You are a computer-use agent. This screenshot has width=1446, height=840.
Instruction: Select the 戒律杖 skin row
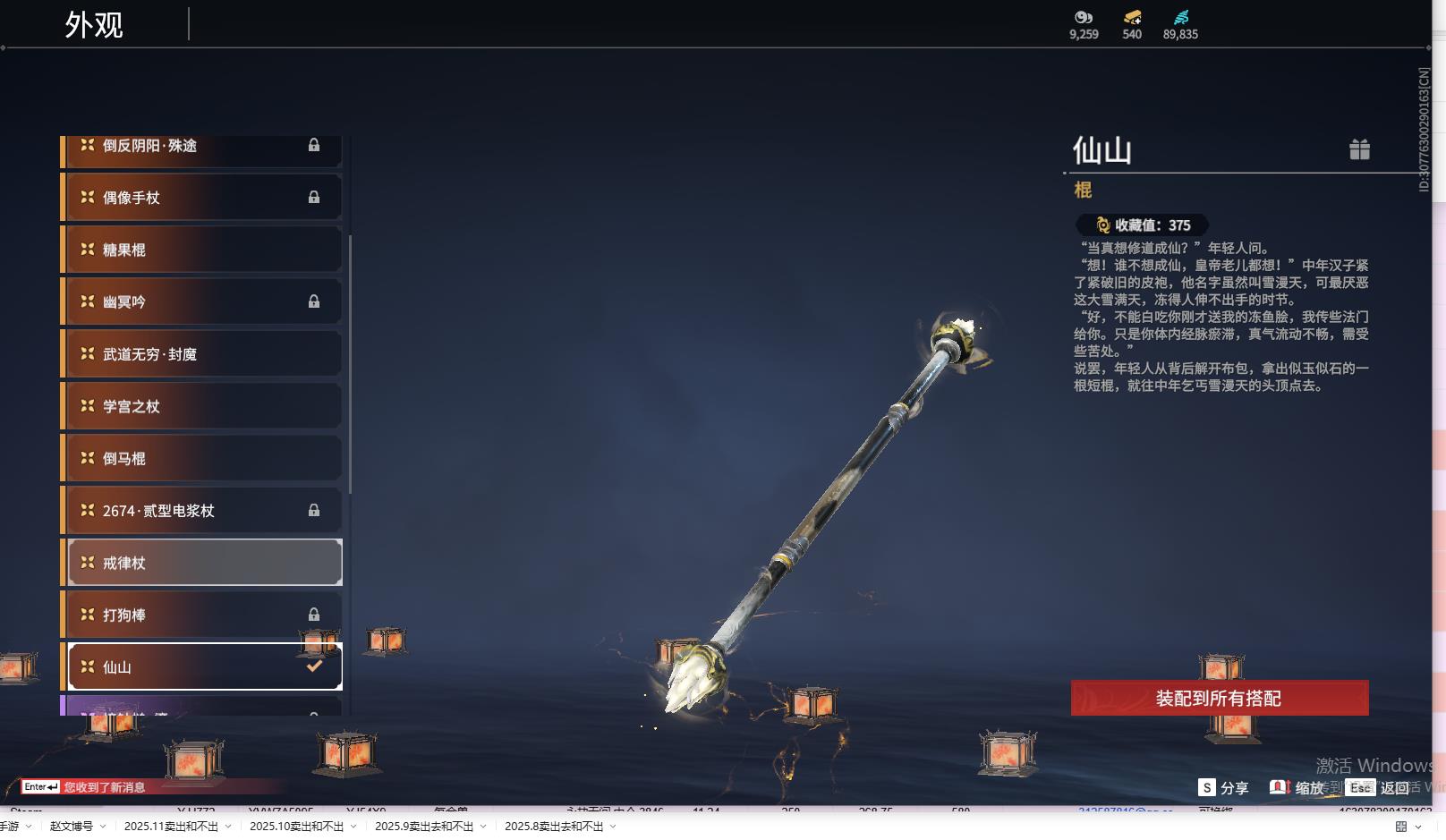pos(204,563)
